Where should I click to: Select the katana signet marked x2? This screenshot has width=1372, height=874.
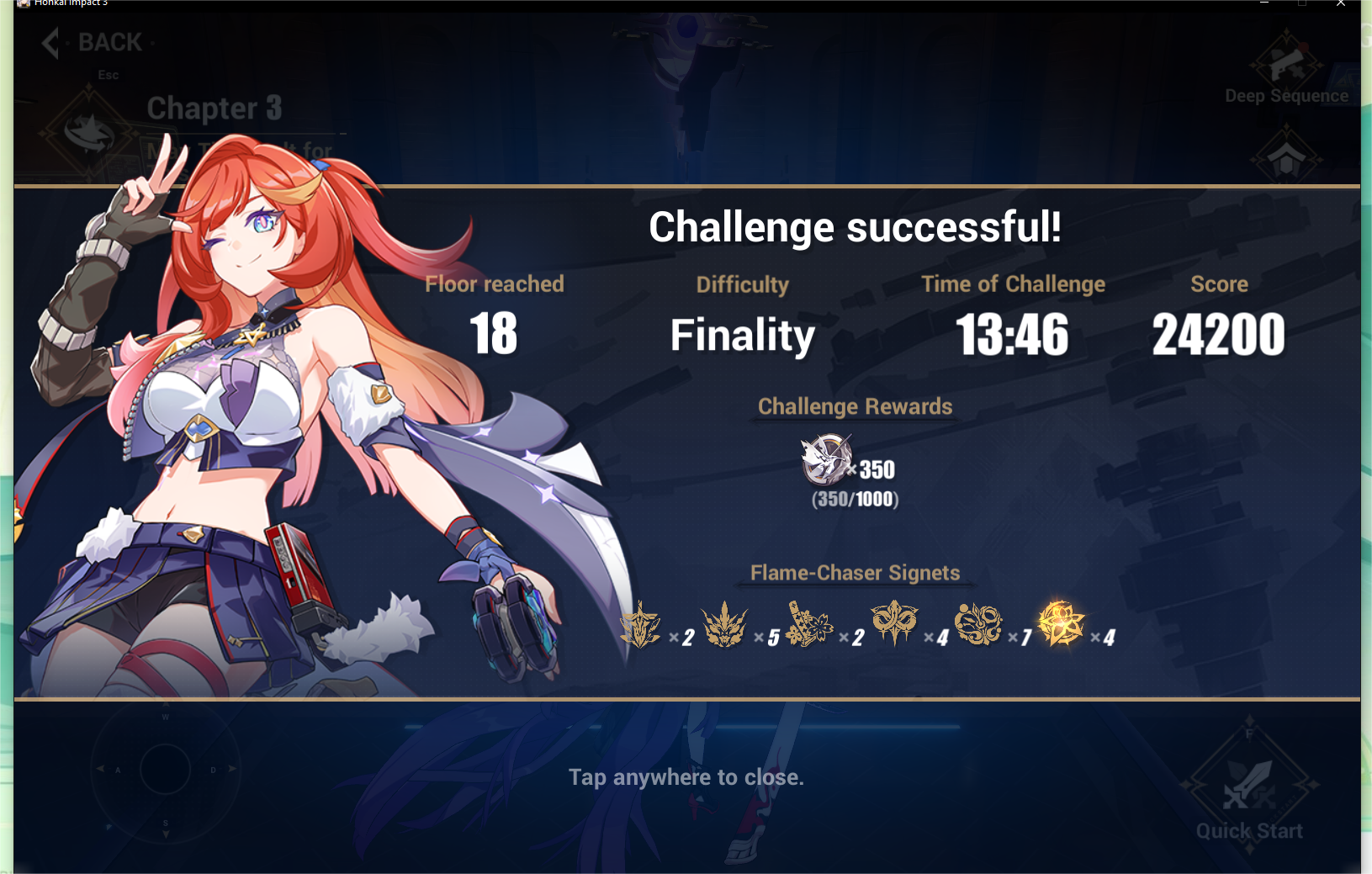tap(809, 622)
